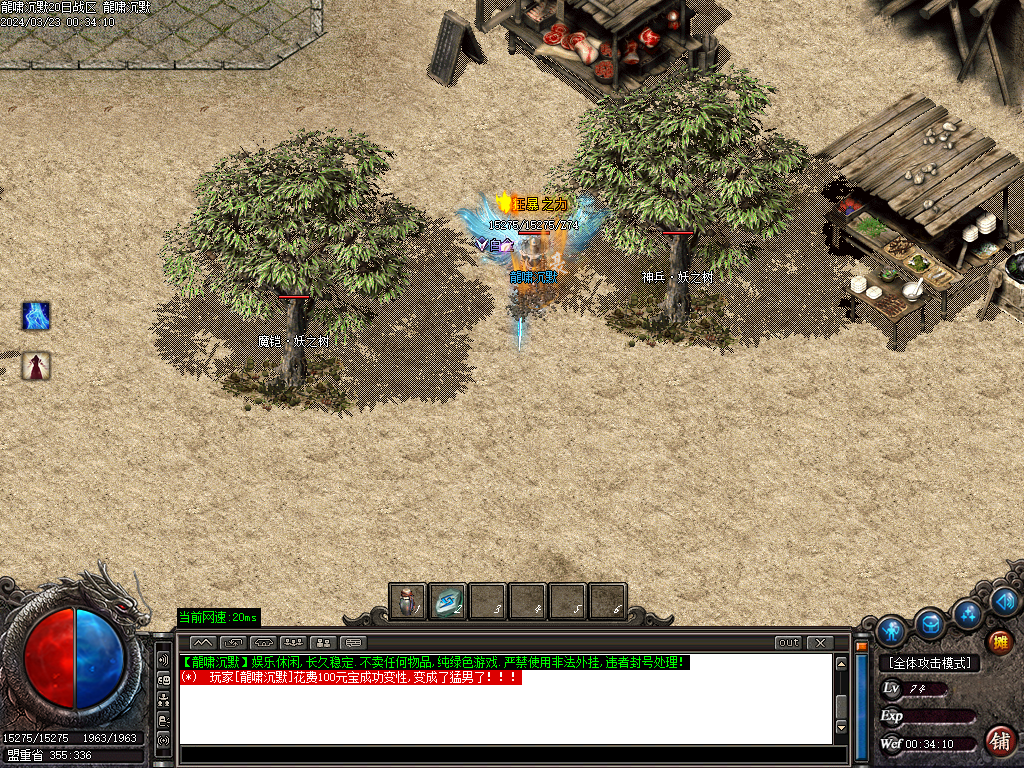The image size is (1024, 768).
Task: Toggle sound with the speaker orb button
Action: pos(1005,600)
